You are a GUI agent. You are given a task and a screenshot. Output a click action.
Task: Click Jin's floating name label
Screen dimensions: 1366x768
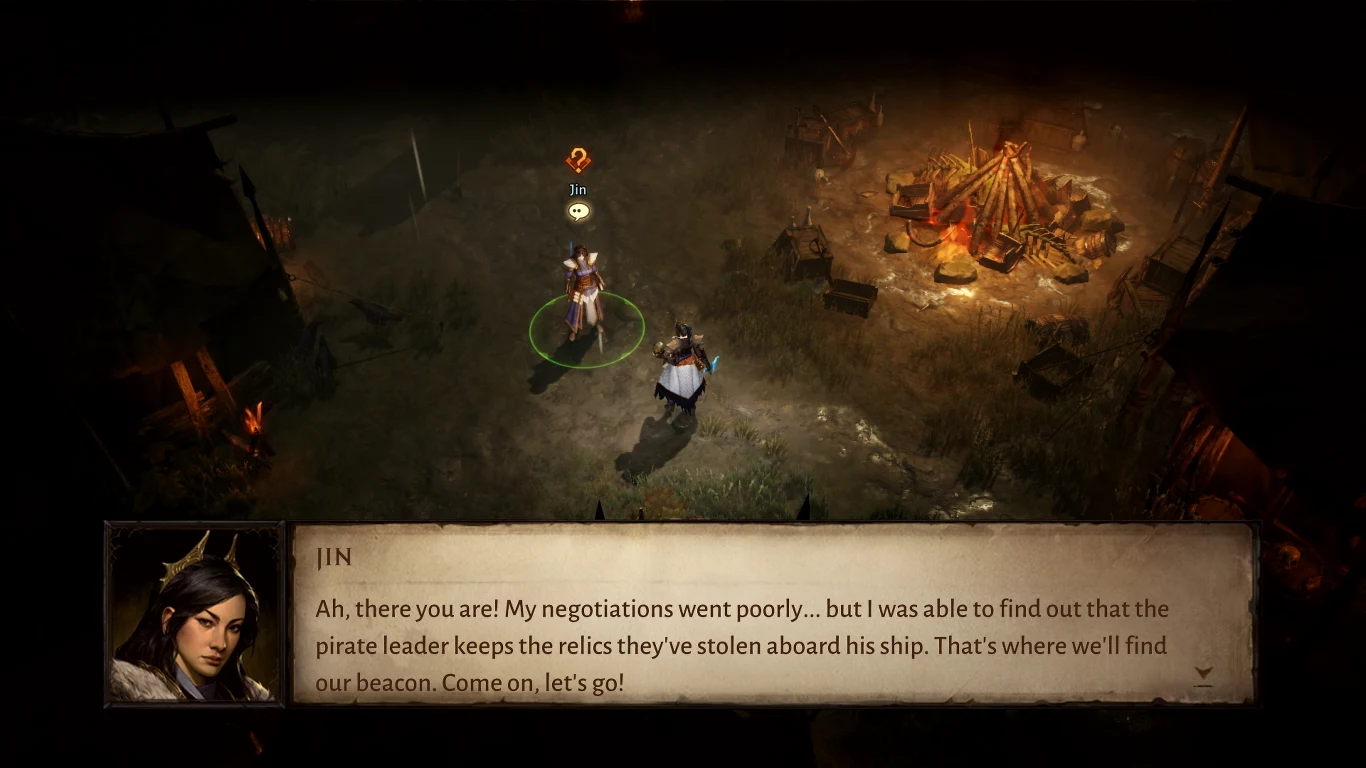576,189
